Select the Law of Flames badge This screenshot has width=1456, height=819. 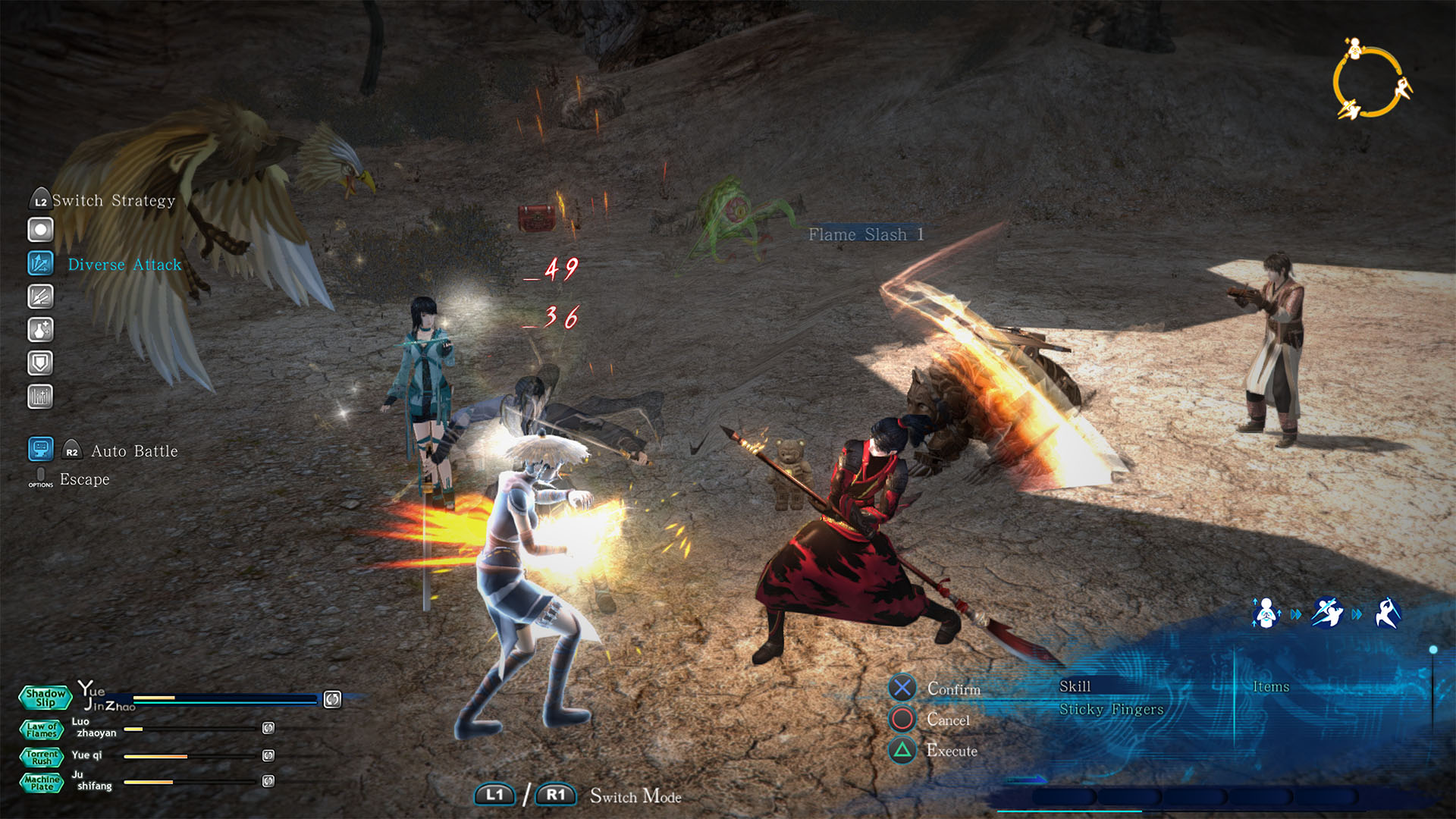pos(41,730)
